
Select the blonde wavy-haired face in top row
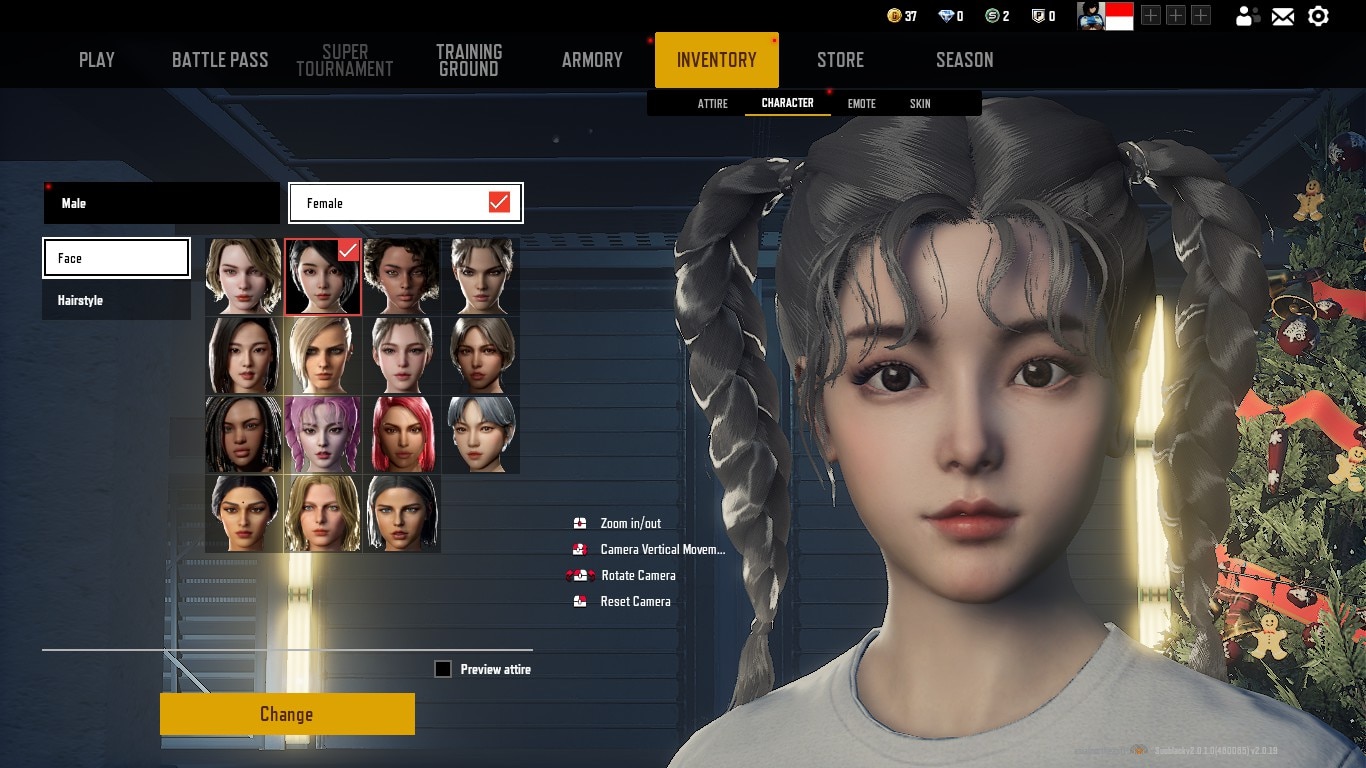pyautogui.click(x=244, y=277)
